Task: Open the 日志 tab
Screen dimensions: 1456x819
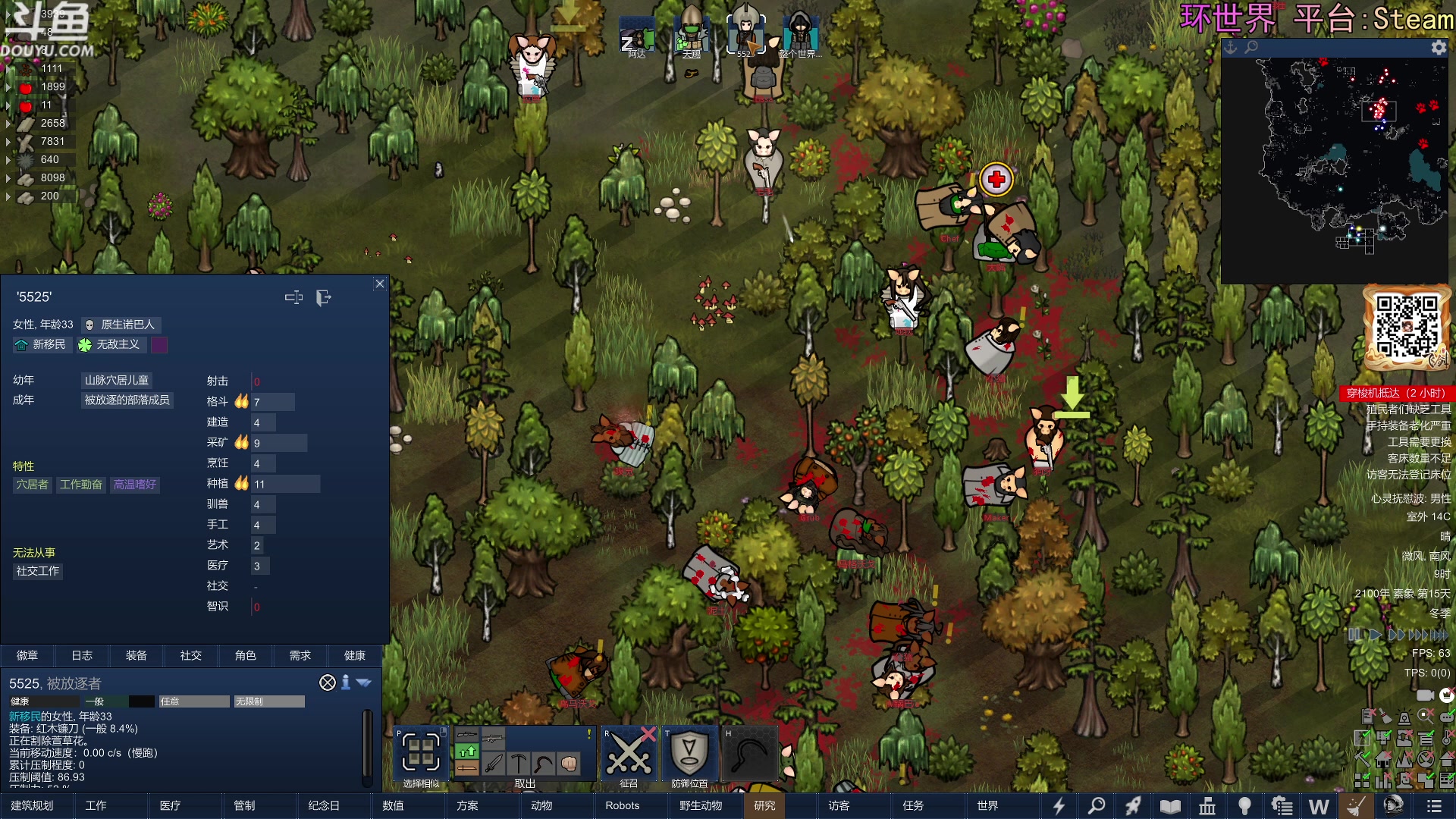Action: point(82,655)
